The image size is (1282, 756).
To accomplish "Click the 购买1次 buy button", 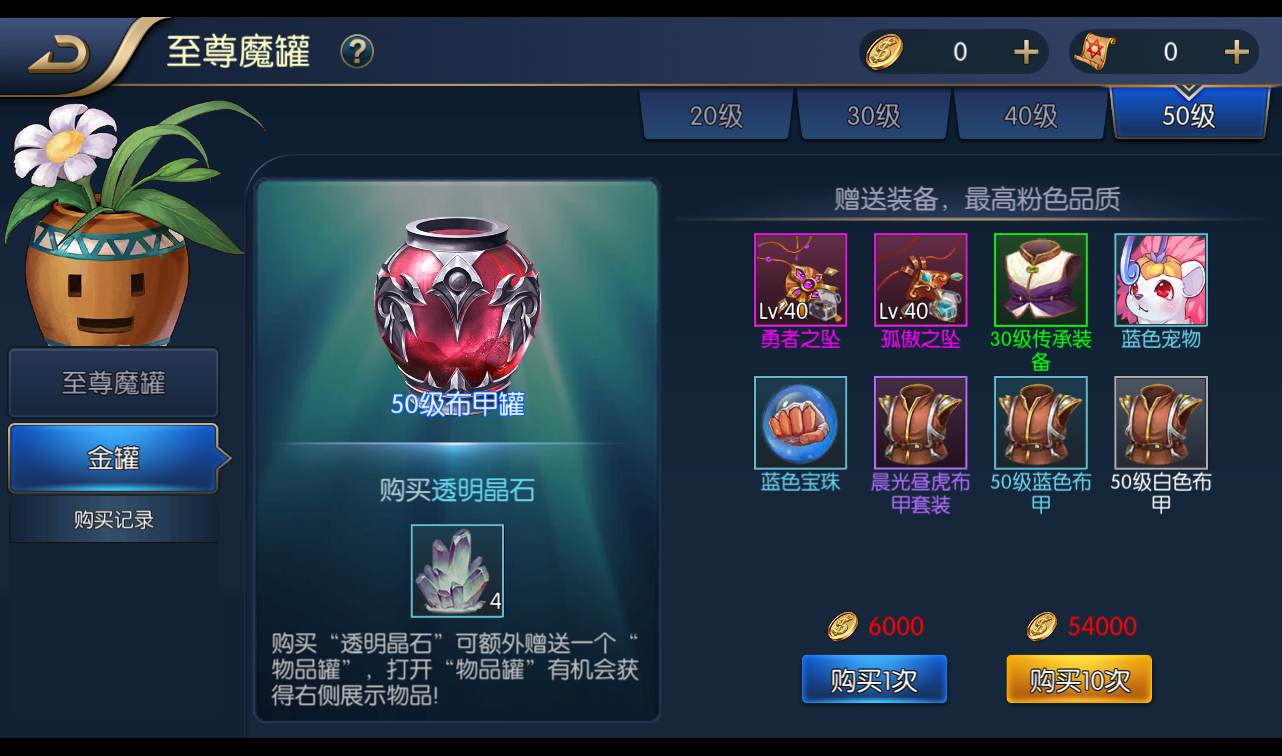I will point(874,679).
